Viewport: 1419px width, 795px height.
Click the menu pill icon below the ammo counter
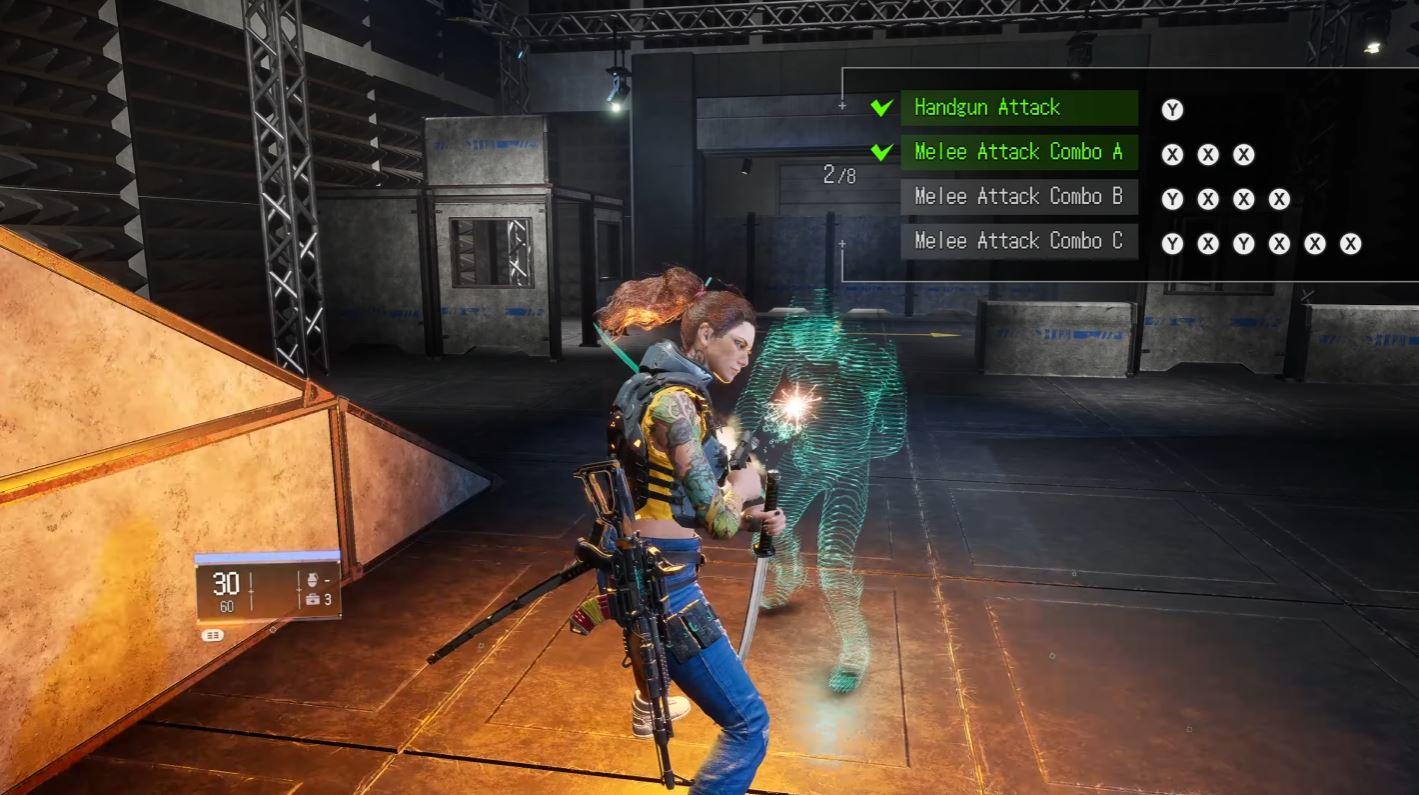pos(213,635)
